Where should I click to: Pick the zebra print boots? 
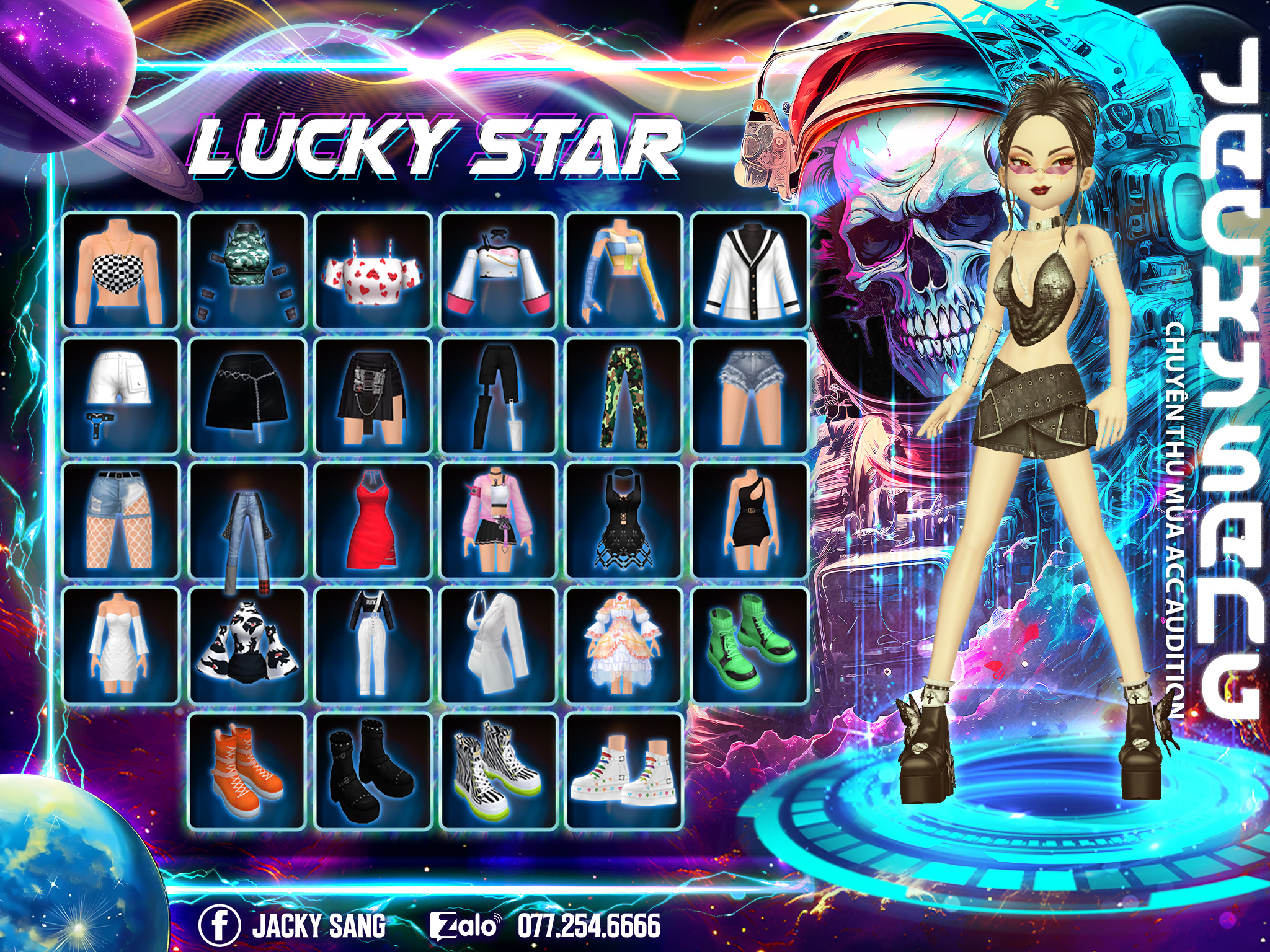pyautogui.click(x=499, y=771)
